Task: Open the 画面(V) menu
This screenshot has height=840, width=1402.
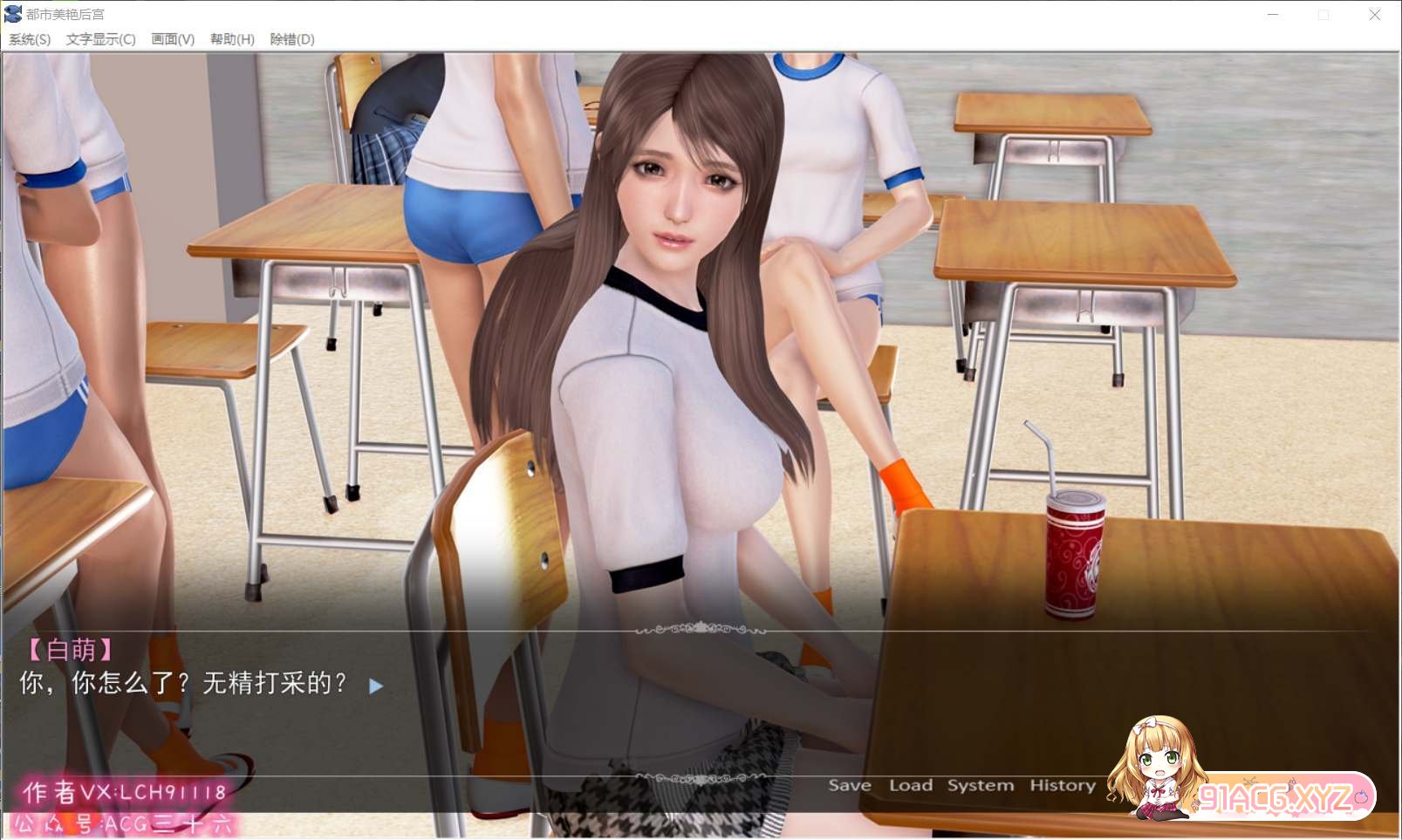Action: click(x=171, y=39)
